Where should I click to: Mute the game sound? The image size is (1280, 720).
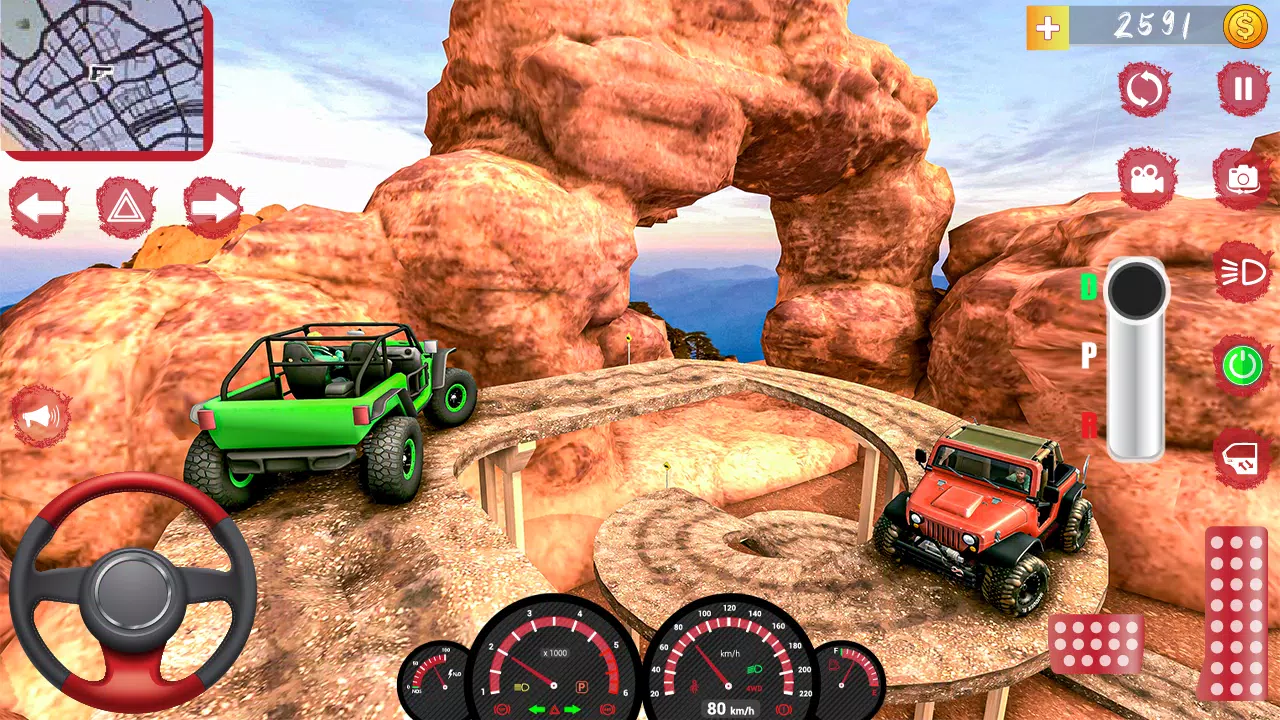(40, 417)
